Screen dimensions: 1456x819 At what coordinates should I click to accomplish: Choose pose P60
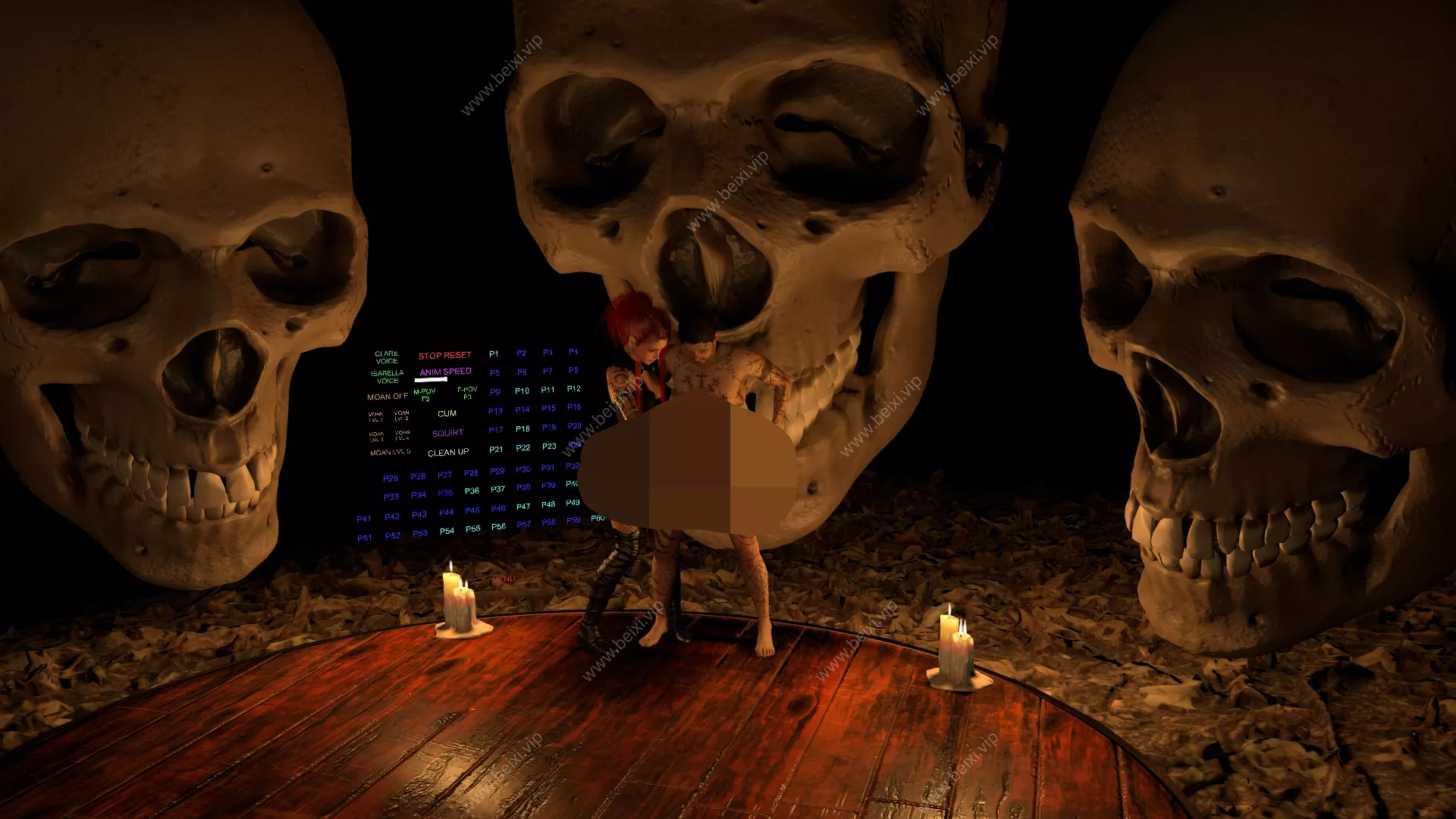[x=598, y=519]
